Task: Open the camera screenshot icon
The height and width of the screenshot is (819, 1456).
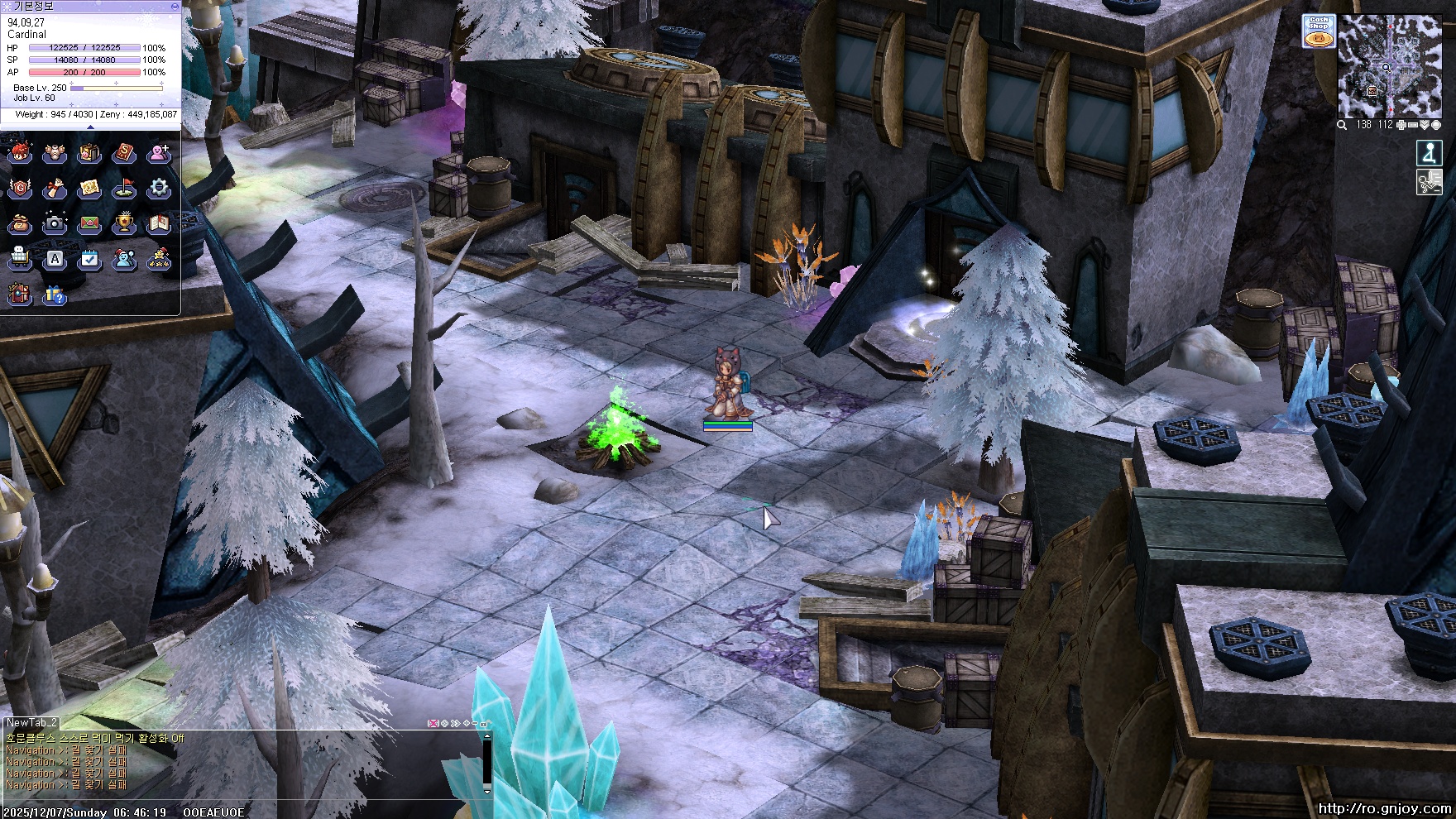Action: click(55, 223)
